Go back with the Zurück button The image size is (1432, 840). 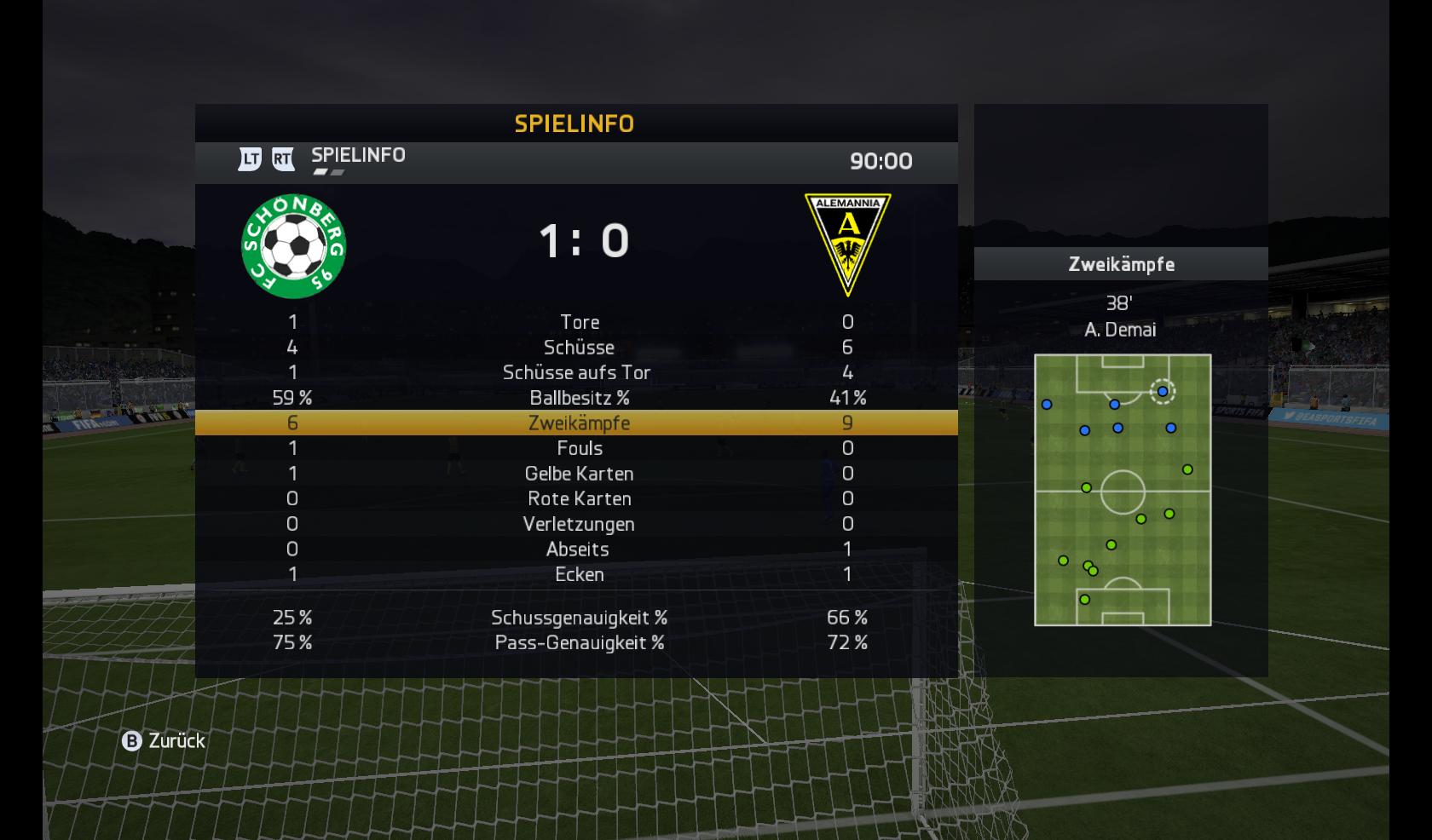click(x=164, y=741)
